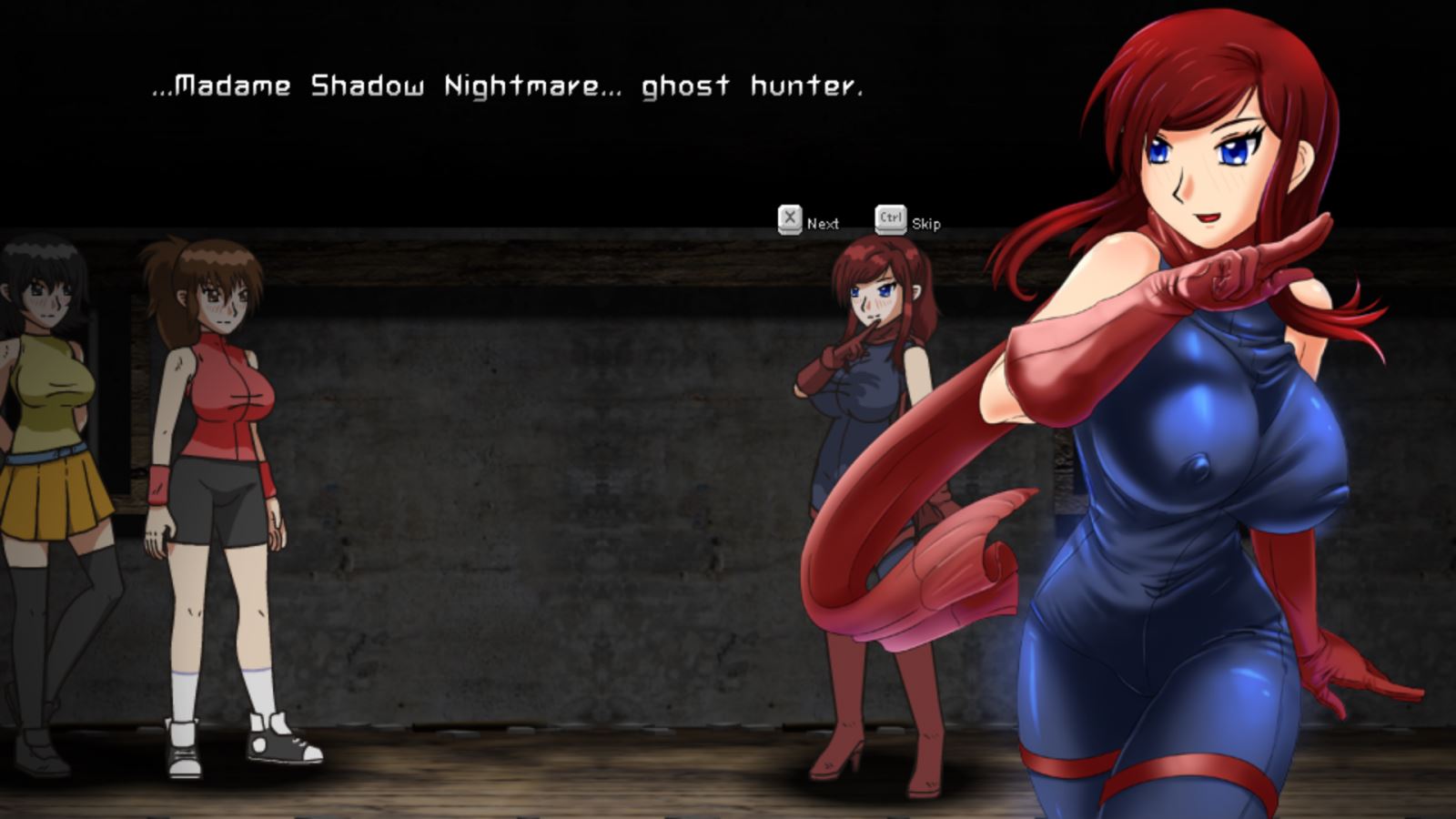Click the Madame Shadow Nightmare dialogue text
The width and height of the screenshot is (1456, 819).
point(506,86)
